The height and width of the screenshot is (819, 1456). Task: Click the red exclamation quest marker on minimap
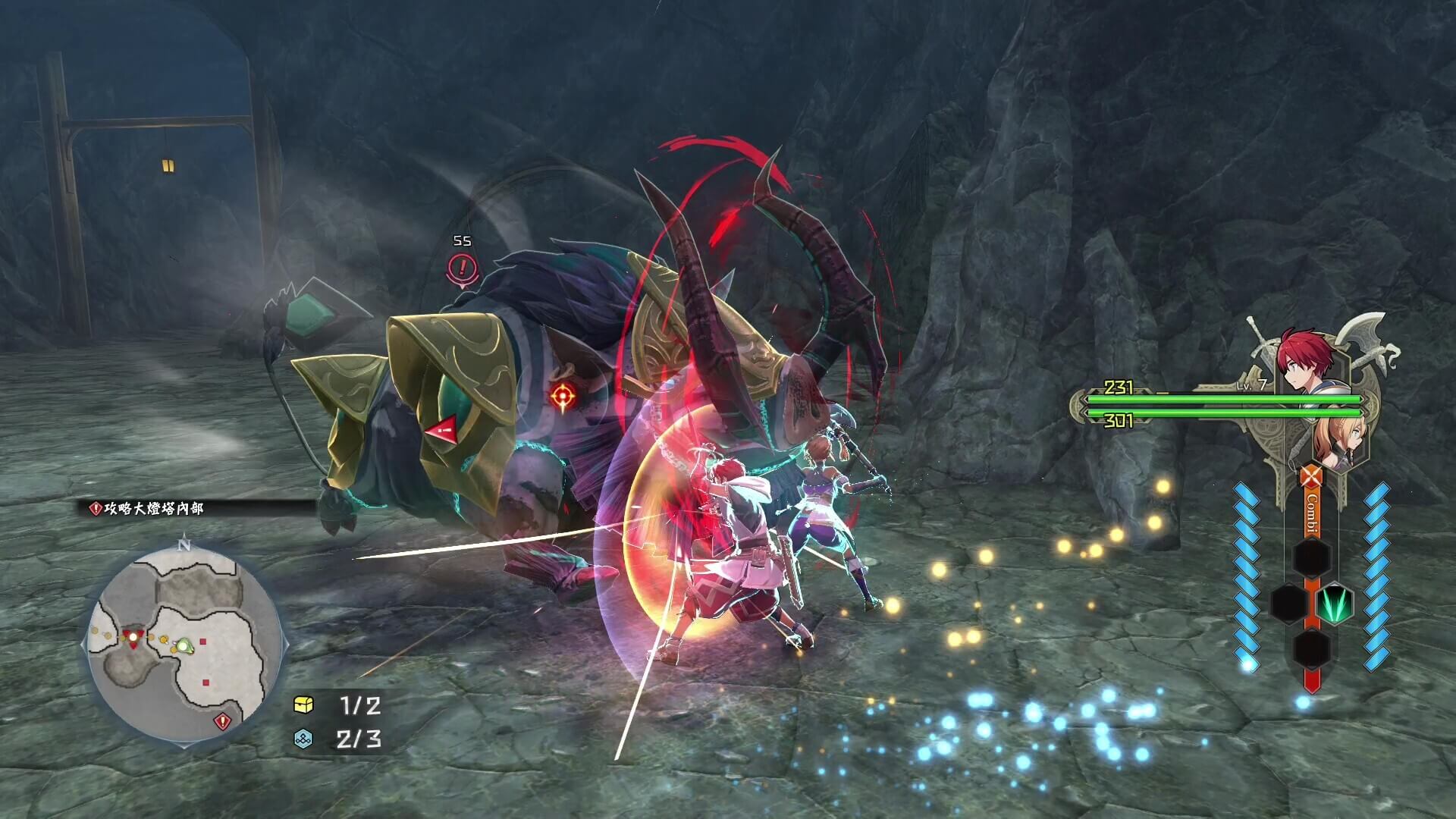(x=223, y=720)
